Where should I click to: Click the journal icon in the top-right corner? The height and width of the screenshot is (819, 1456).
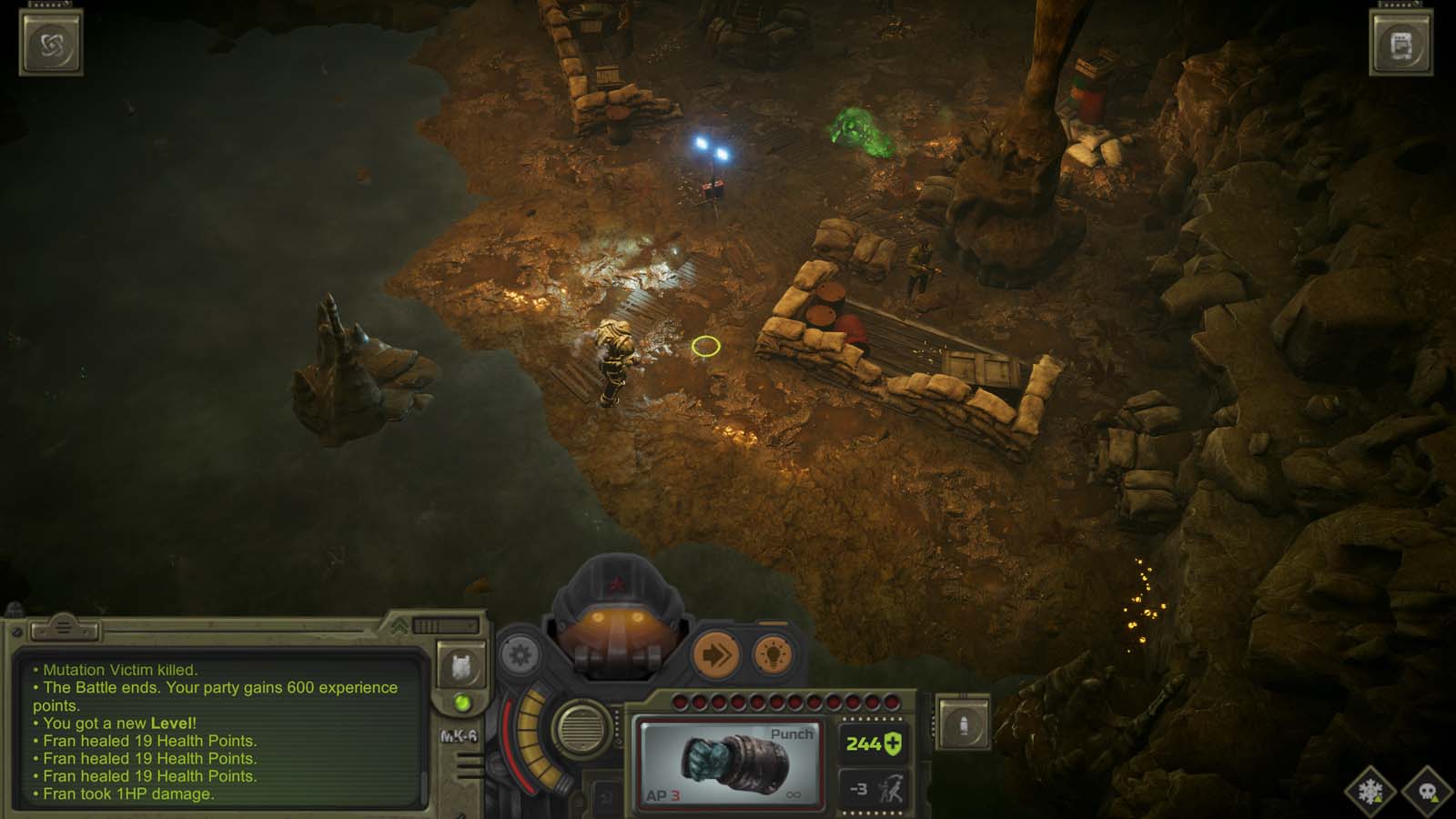(1403, 41)
